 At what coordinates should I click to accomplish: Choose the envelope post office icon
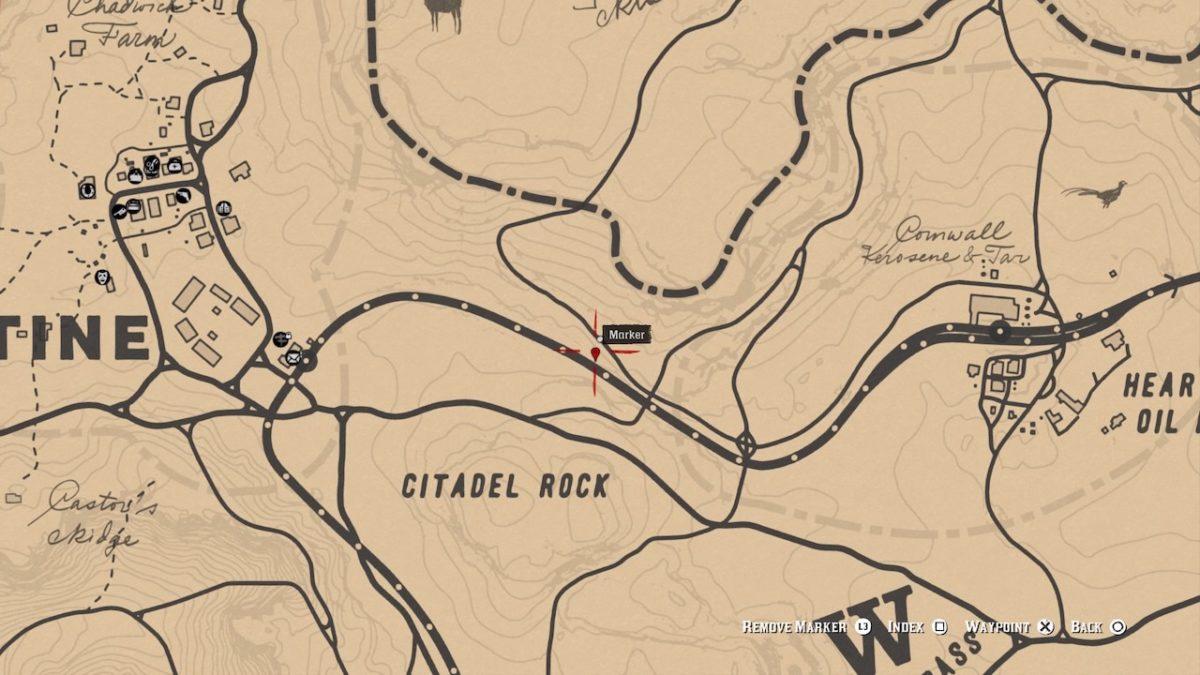293,357
